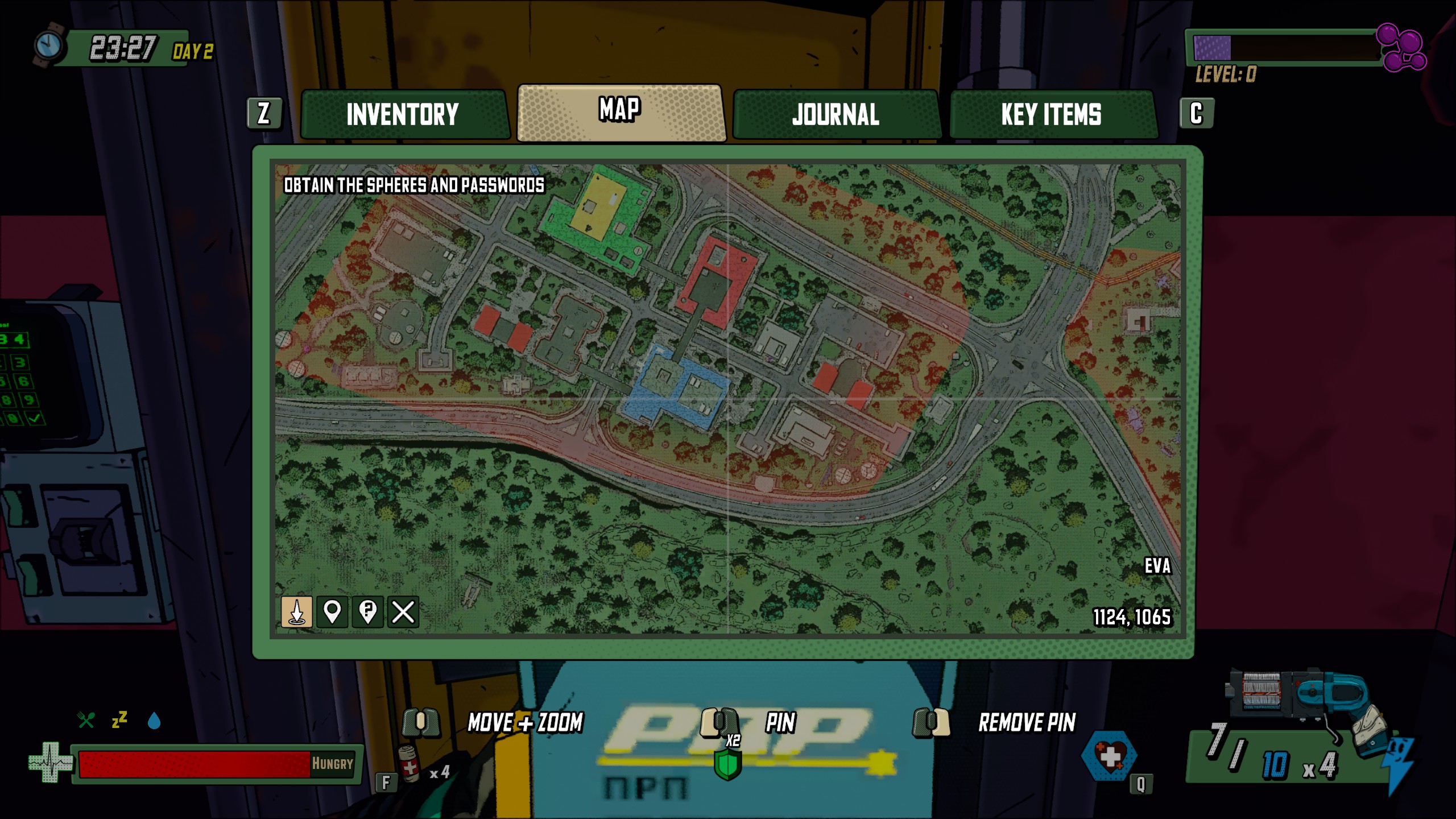The width and height of the screenshot is (1456, 819).
Task: Switch to the Inventory tab
Action: pyautogui.click(x=403, y=114)
